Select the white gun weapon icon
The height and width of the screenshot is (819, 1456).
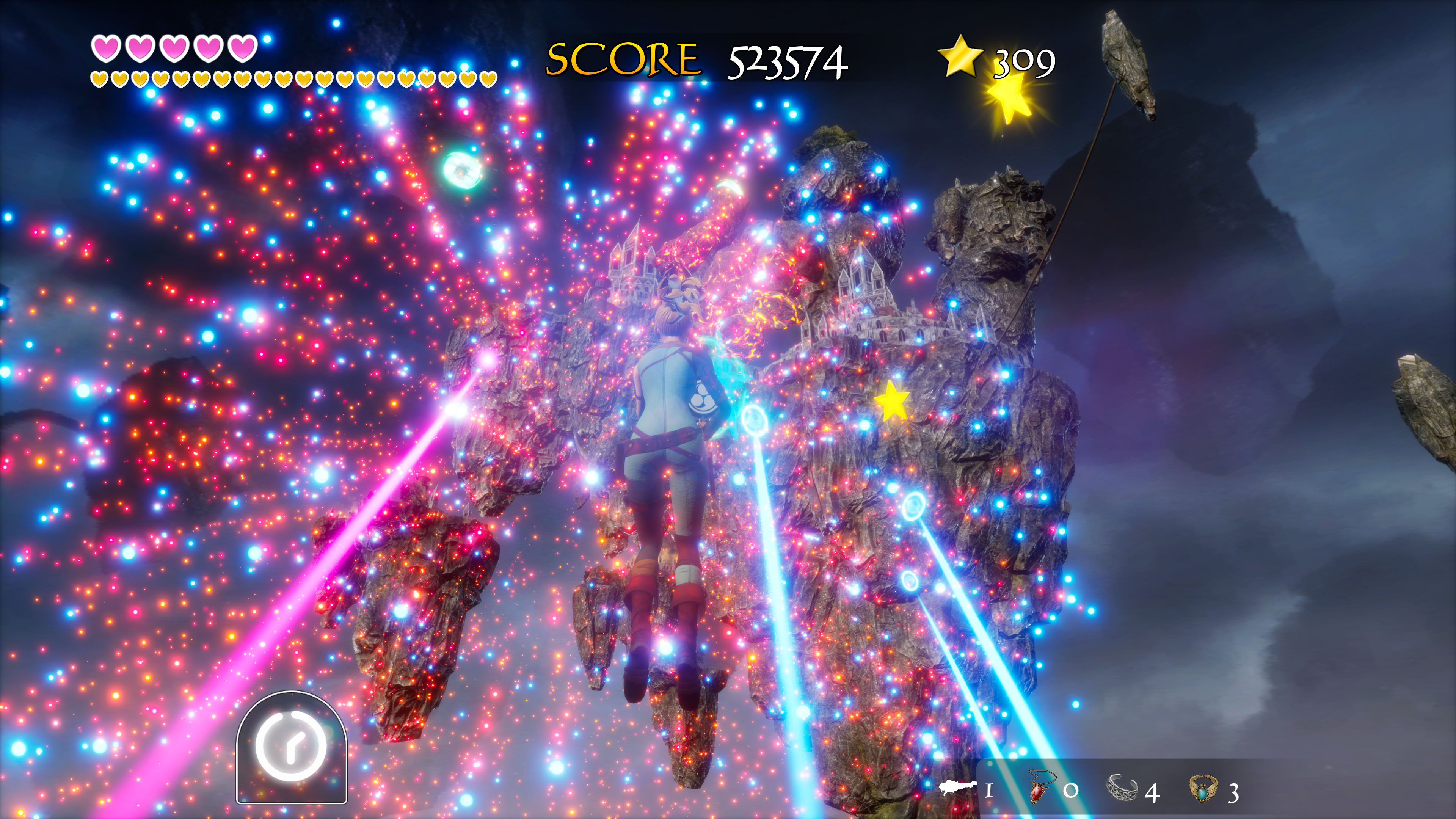(958, 788)
